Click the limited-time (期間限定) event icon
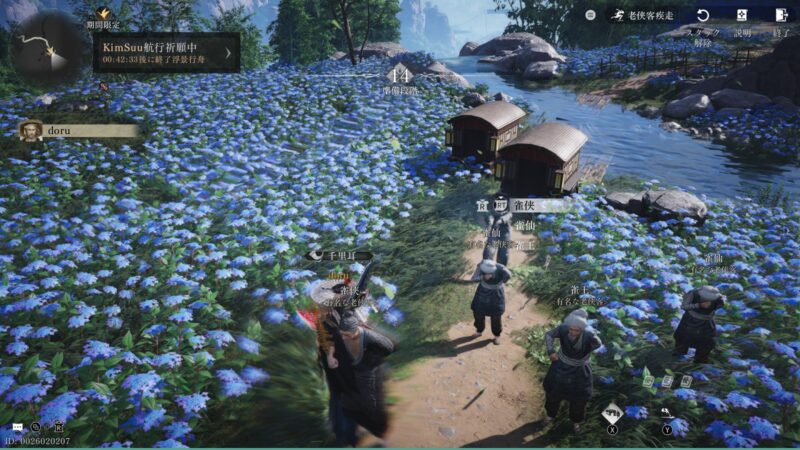 pos(103,14)
